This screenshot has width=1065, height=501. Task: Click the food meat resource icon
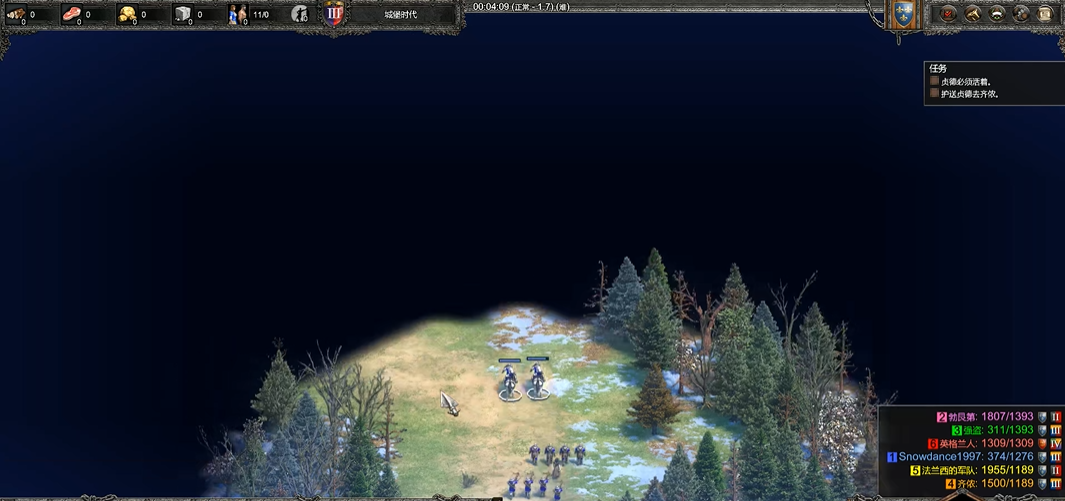72,15
